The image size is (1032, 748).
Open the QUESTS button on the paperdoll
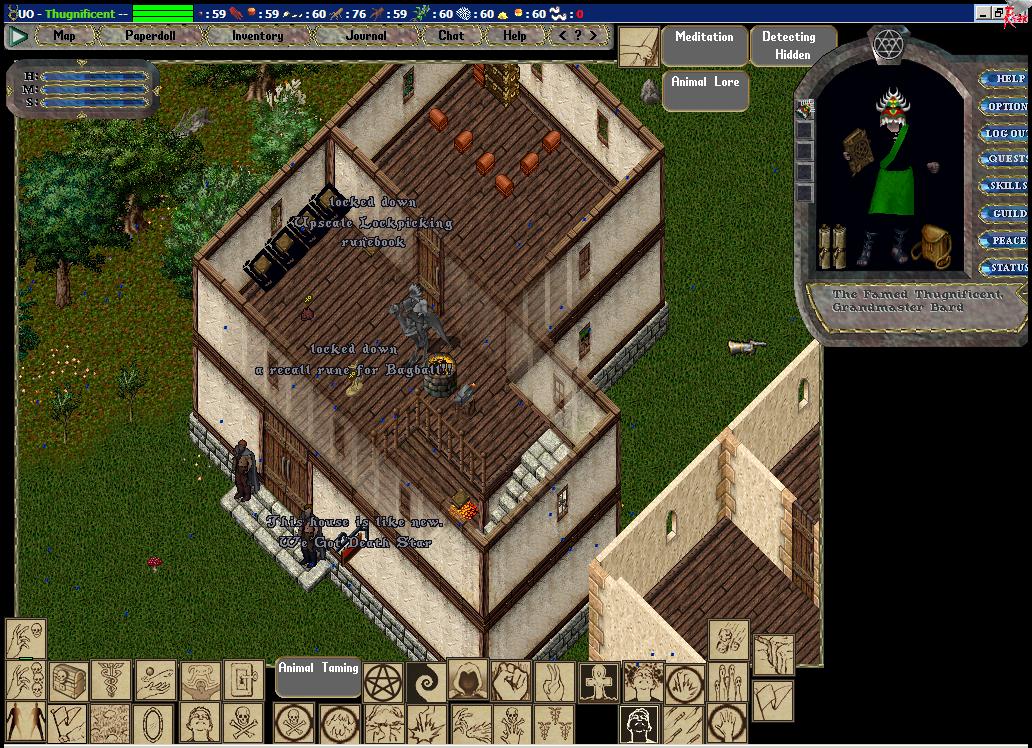1005,159
